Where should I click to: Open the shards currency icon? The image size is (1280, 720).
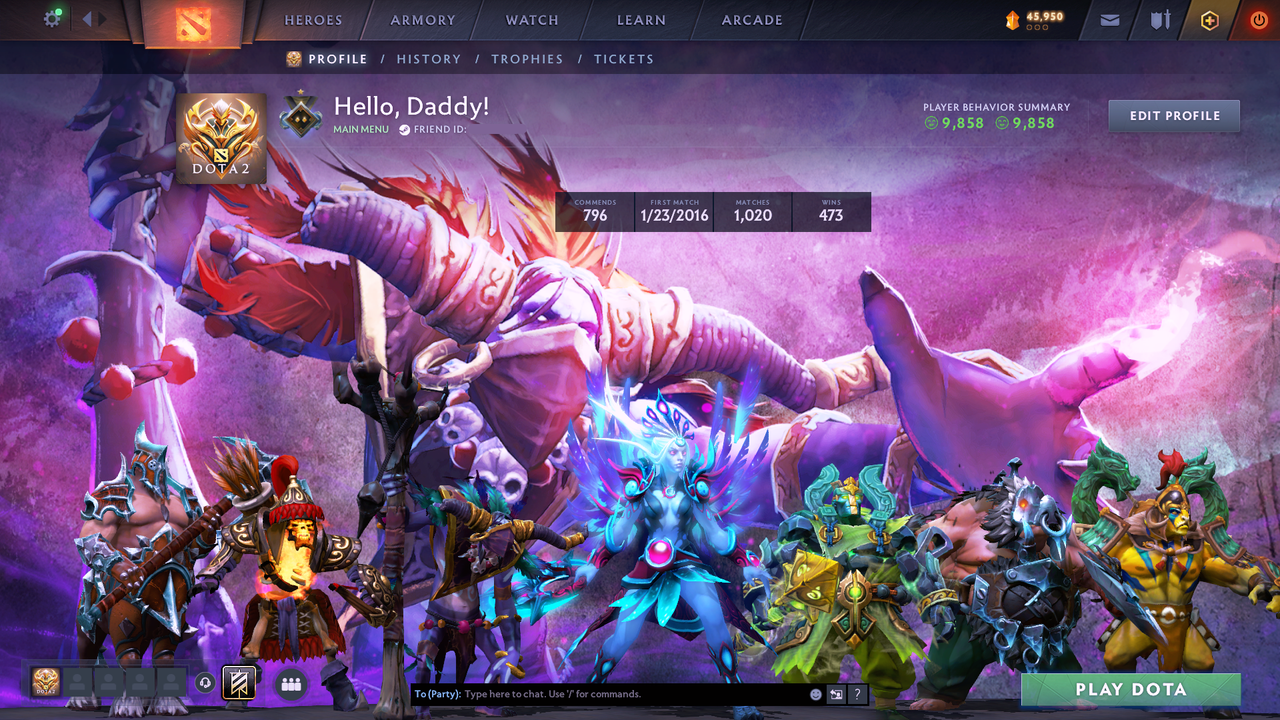pyautogui.click(x=1013, y=17)
